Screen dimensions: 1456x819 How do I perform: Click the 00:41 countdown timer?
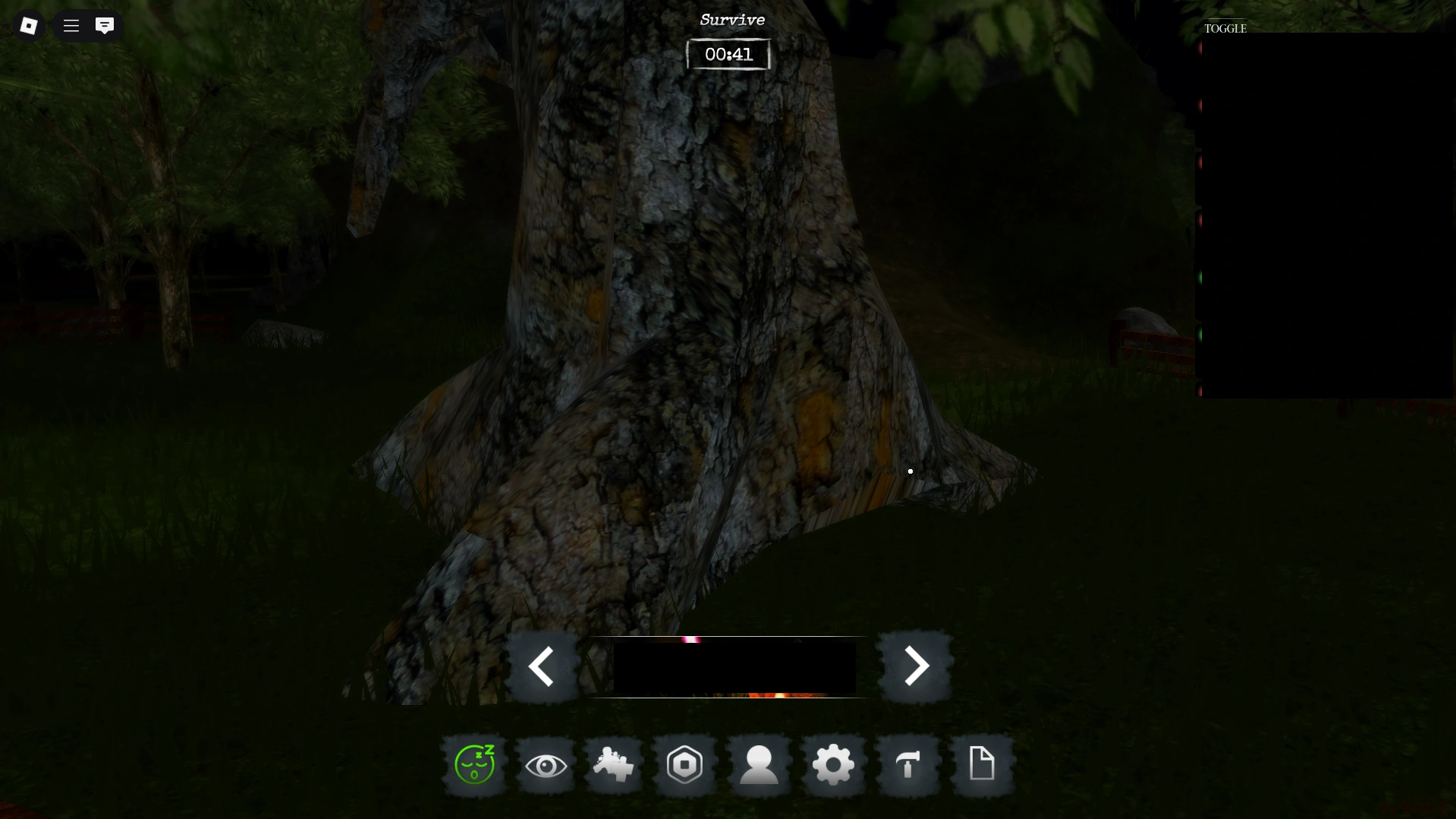728,54
